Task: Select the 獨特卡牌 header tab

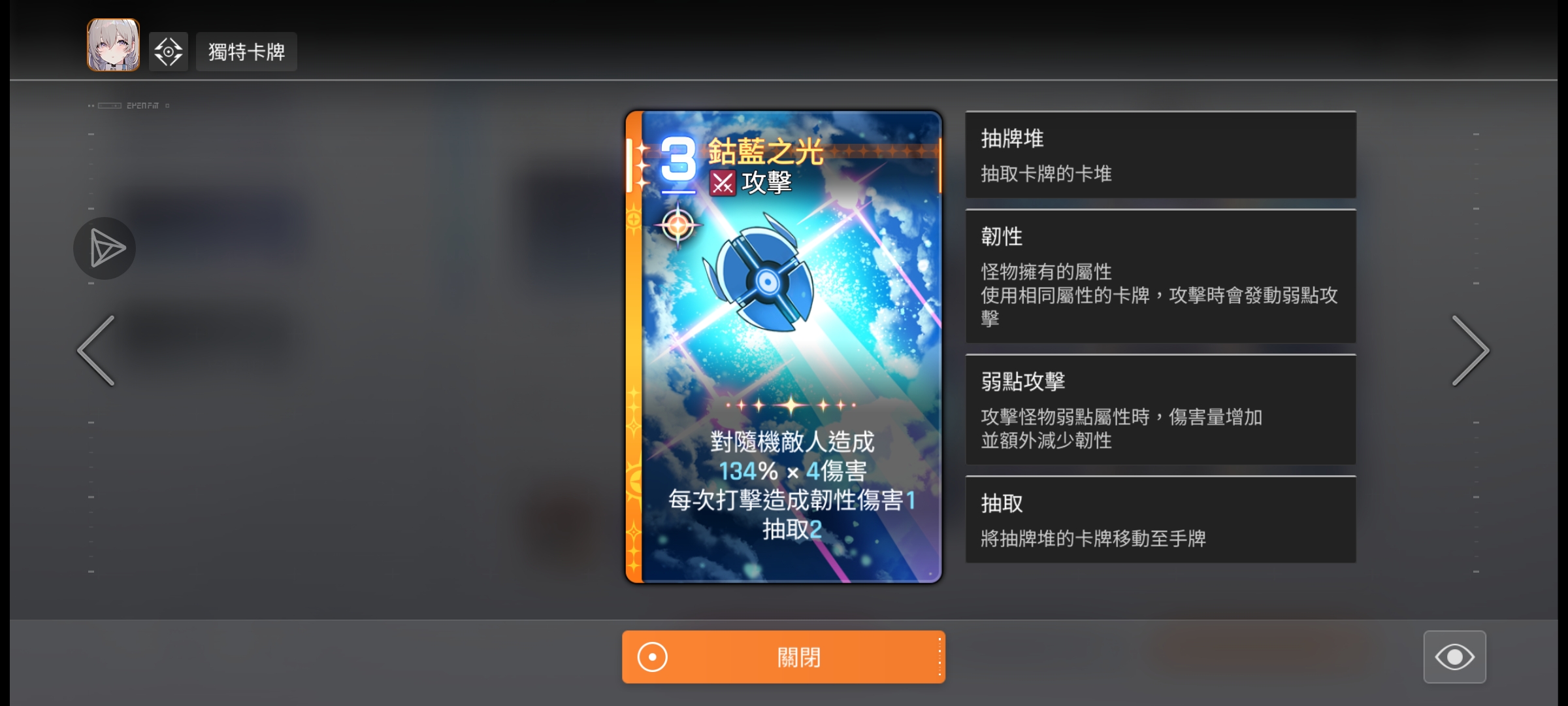Action: tap(246, 50)
